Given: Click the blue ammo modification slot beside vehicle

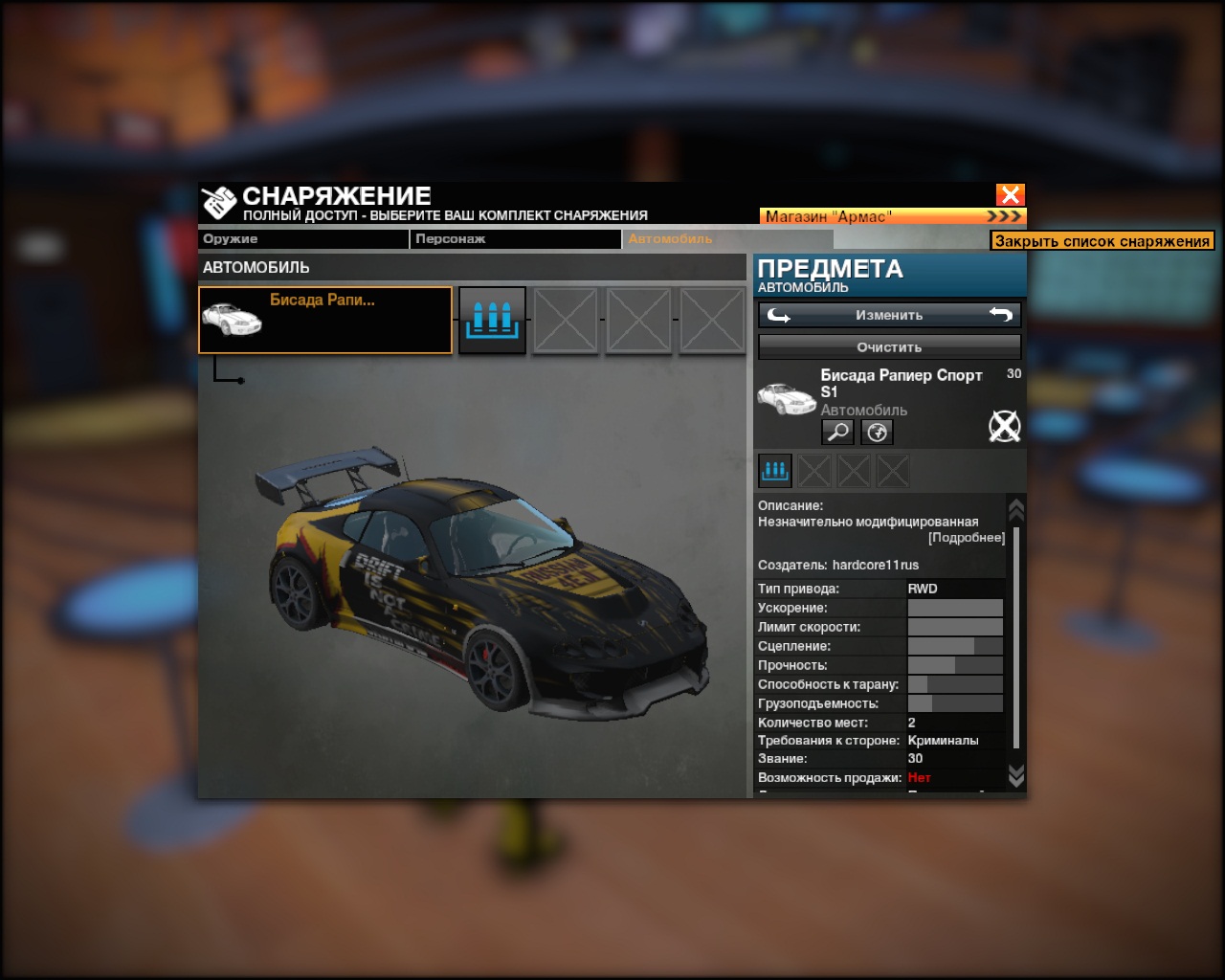Looking at the screenshot, I should pyautogui.click(x=492, y=320).
